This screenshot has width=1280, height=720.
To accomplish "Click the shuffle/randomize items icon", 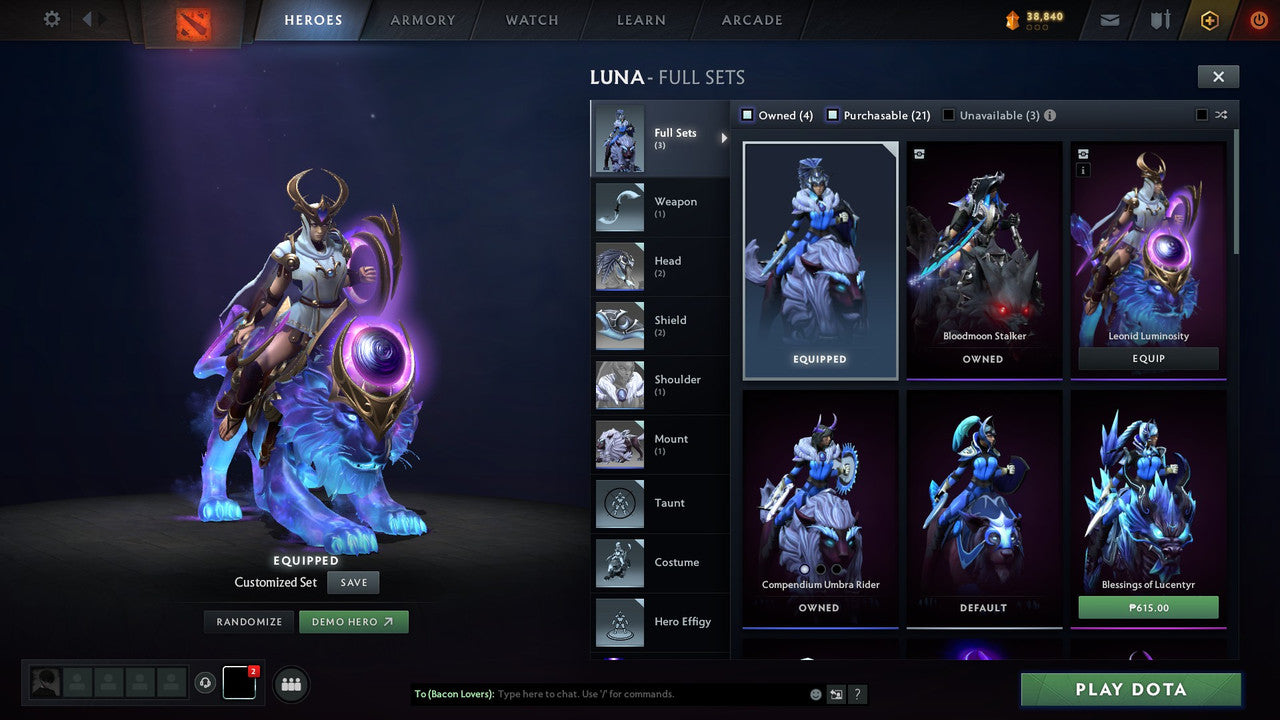I will tap(1221, 115).
